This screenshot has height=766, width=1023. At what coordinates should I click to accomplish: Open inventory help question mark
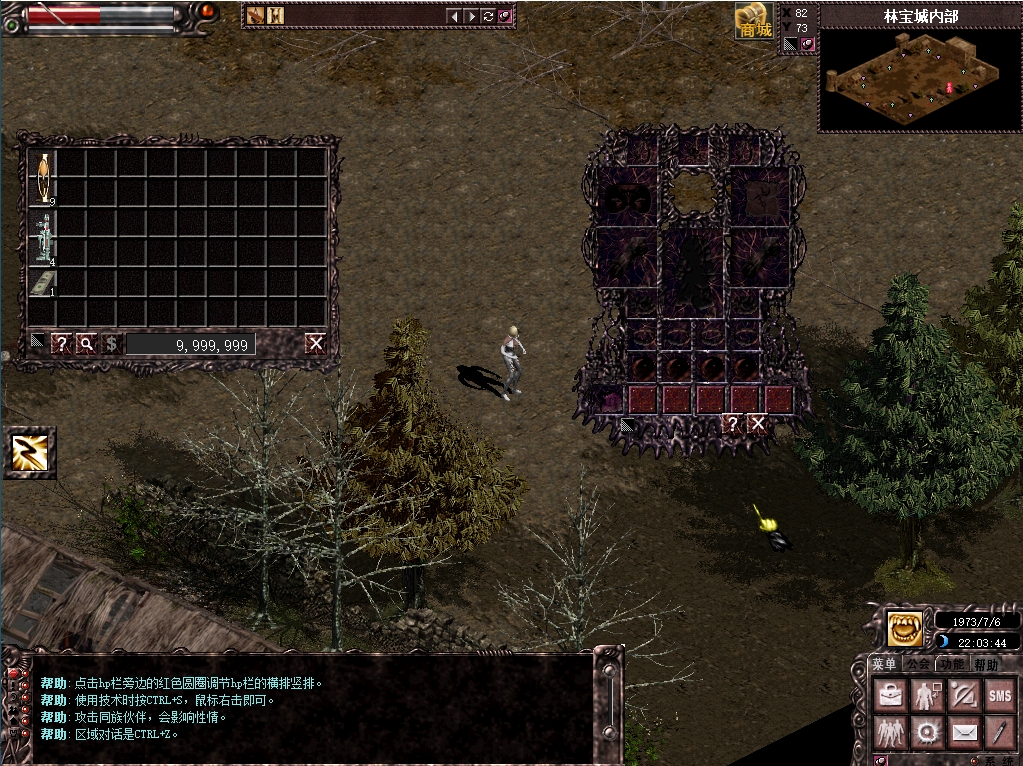pyautogui.click(x=61, y=344)
